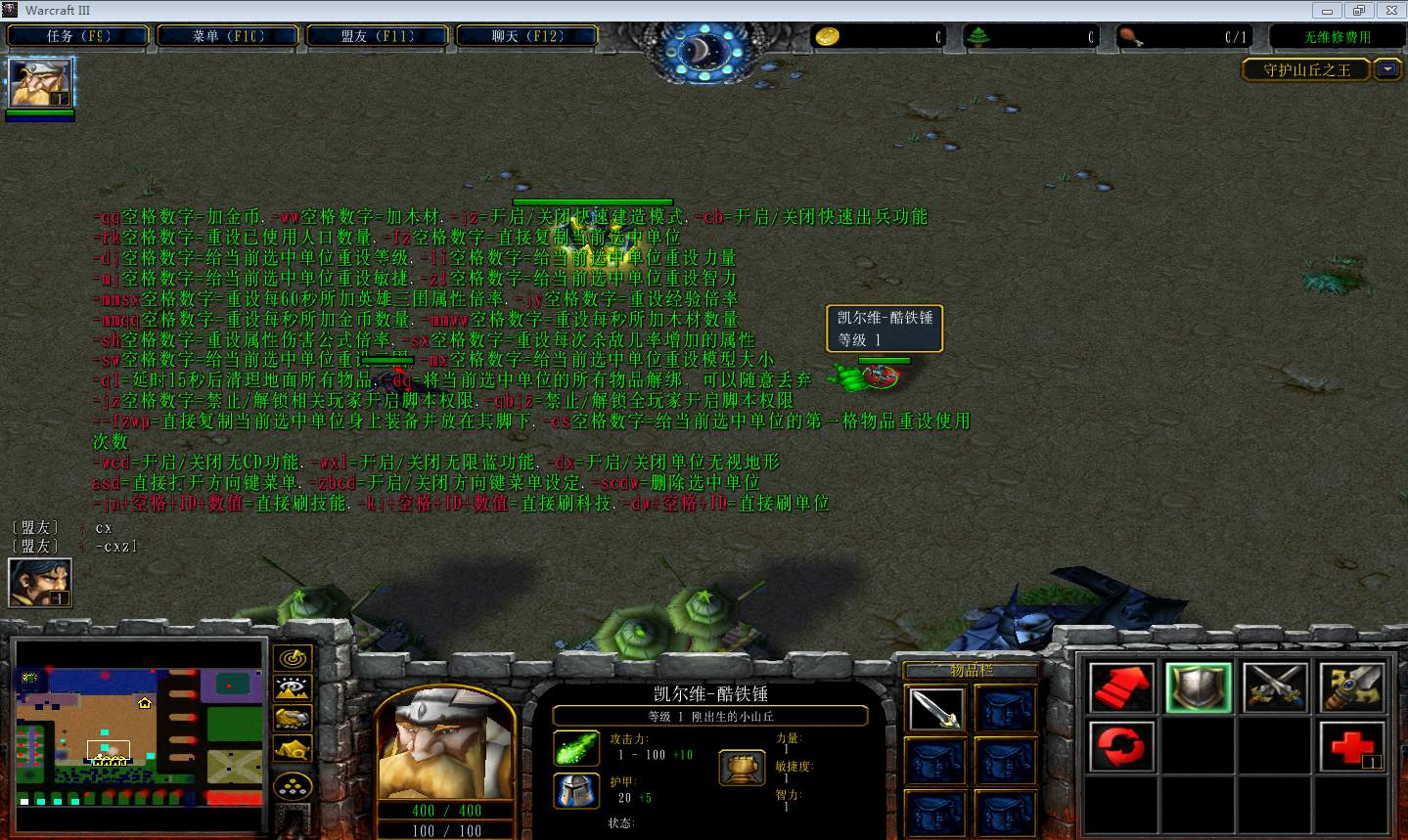Open the 盟友 (F11) allies menu
Viewport: 1408px width, 840px height.
click(378, 36)
